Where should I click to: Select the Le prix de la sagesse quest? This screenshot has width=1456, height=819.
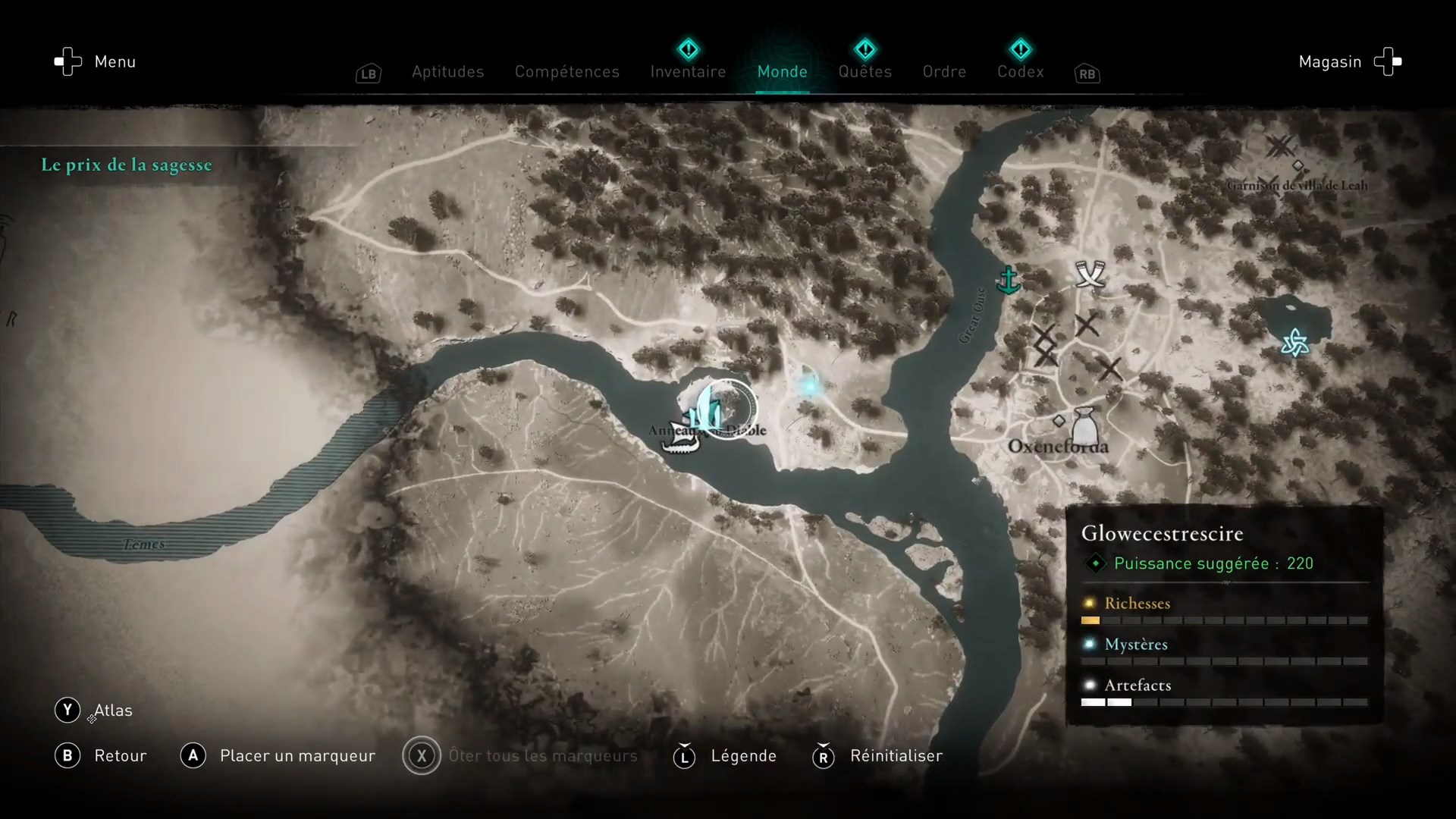[127, 165]
